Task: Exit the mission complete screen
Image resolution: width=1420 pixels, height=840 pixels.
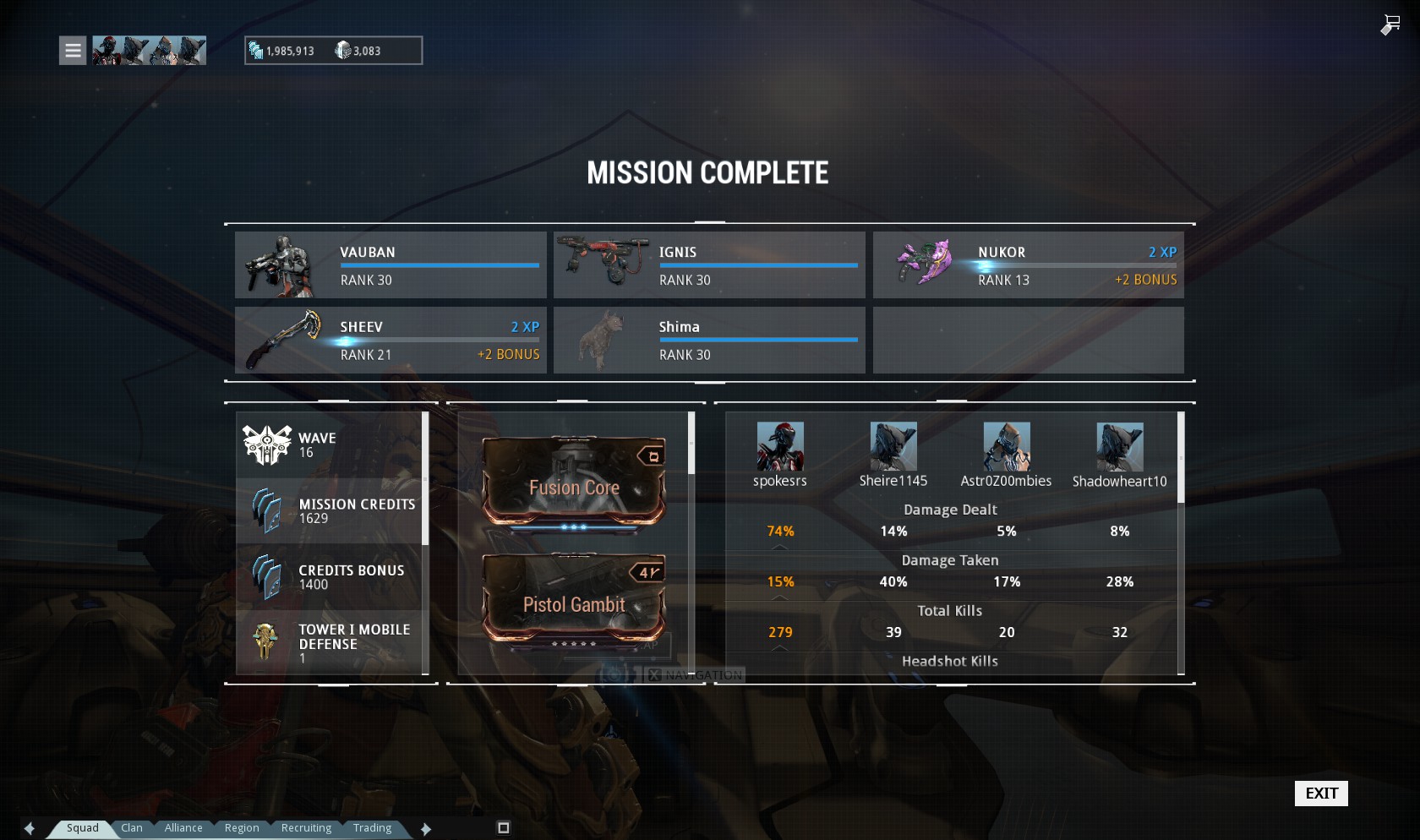Action: tap(1320, 793)
